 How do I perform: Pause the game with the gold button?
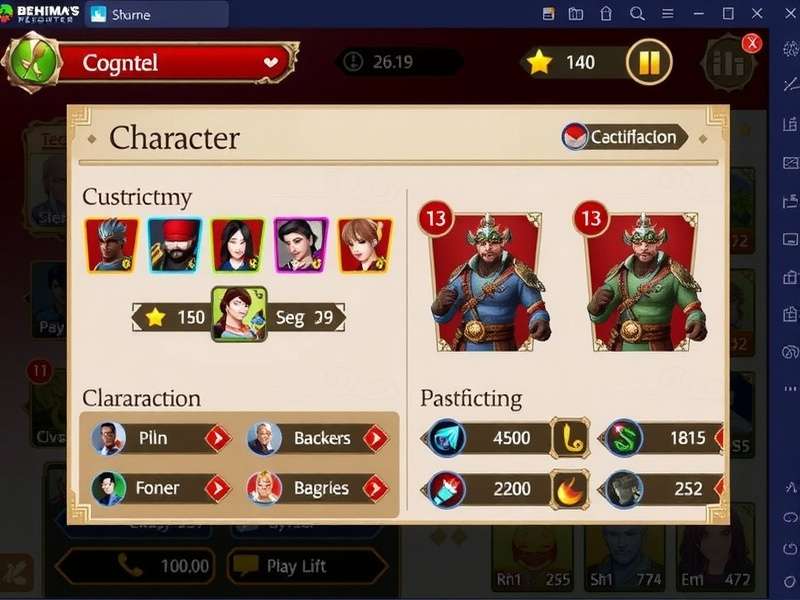pyautogui.click(x=648, y=62)
